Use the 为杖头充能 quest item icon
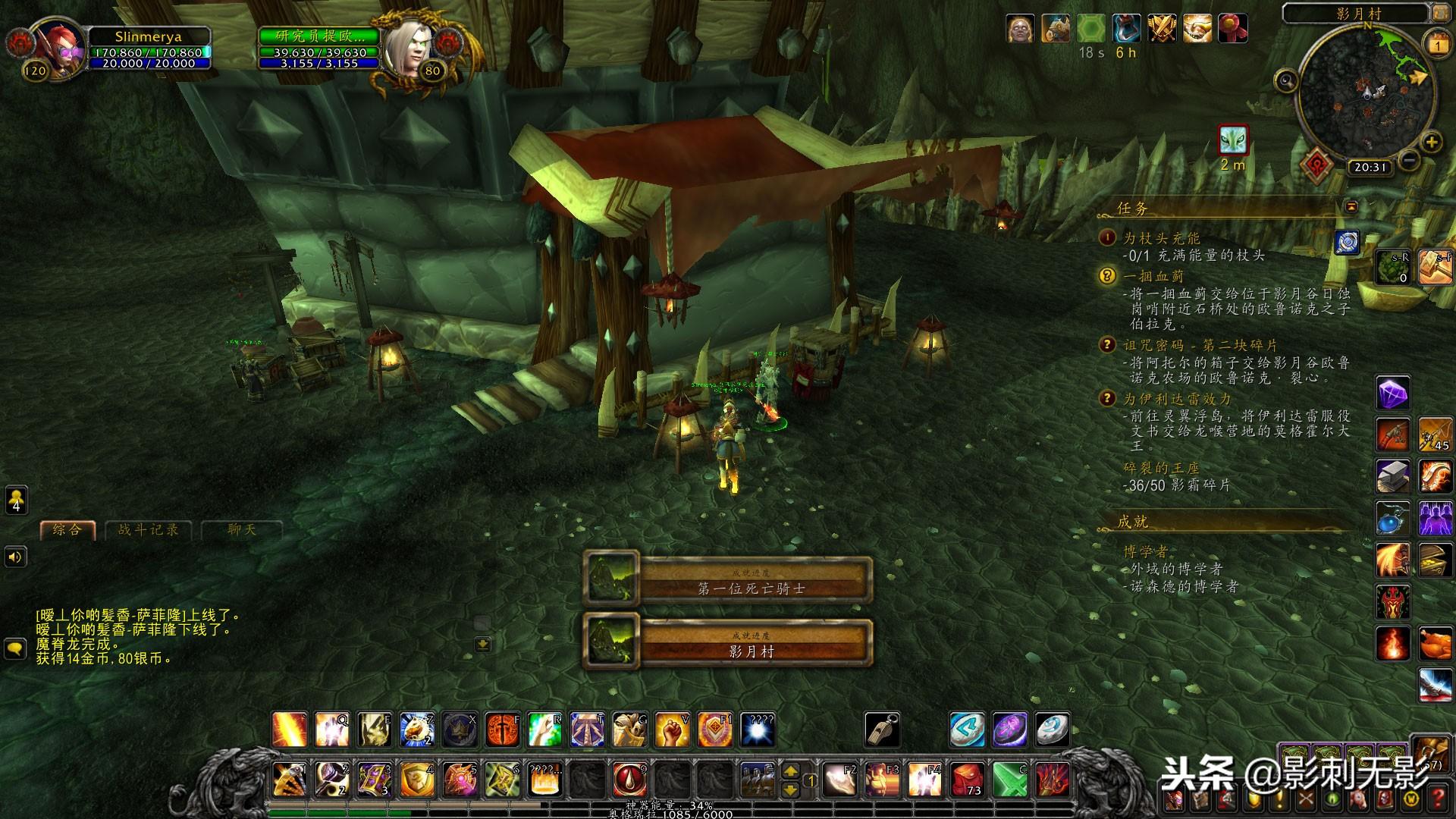 click(x=1347, y=242)
